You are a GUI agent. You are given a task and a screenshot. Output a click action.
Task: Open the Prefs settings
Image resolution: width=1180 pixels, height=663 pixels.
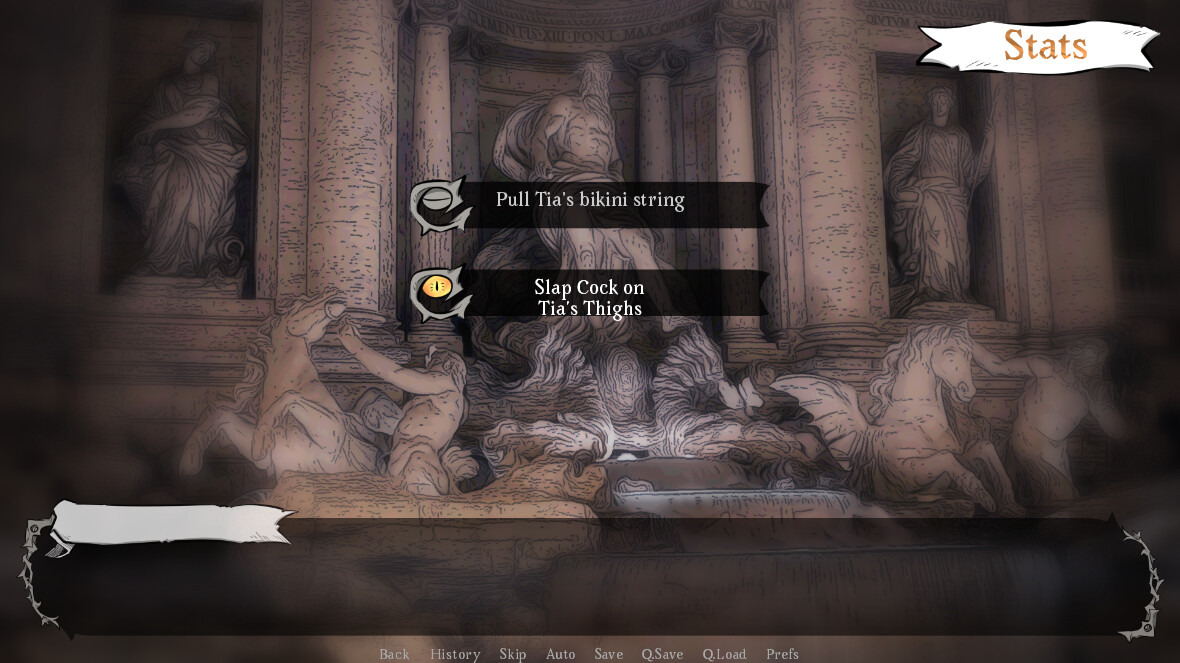(x=782, y=654)
